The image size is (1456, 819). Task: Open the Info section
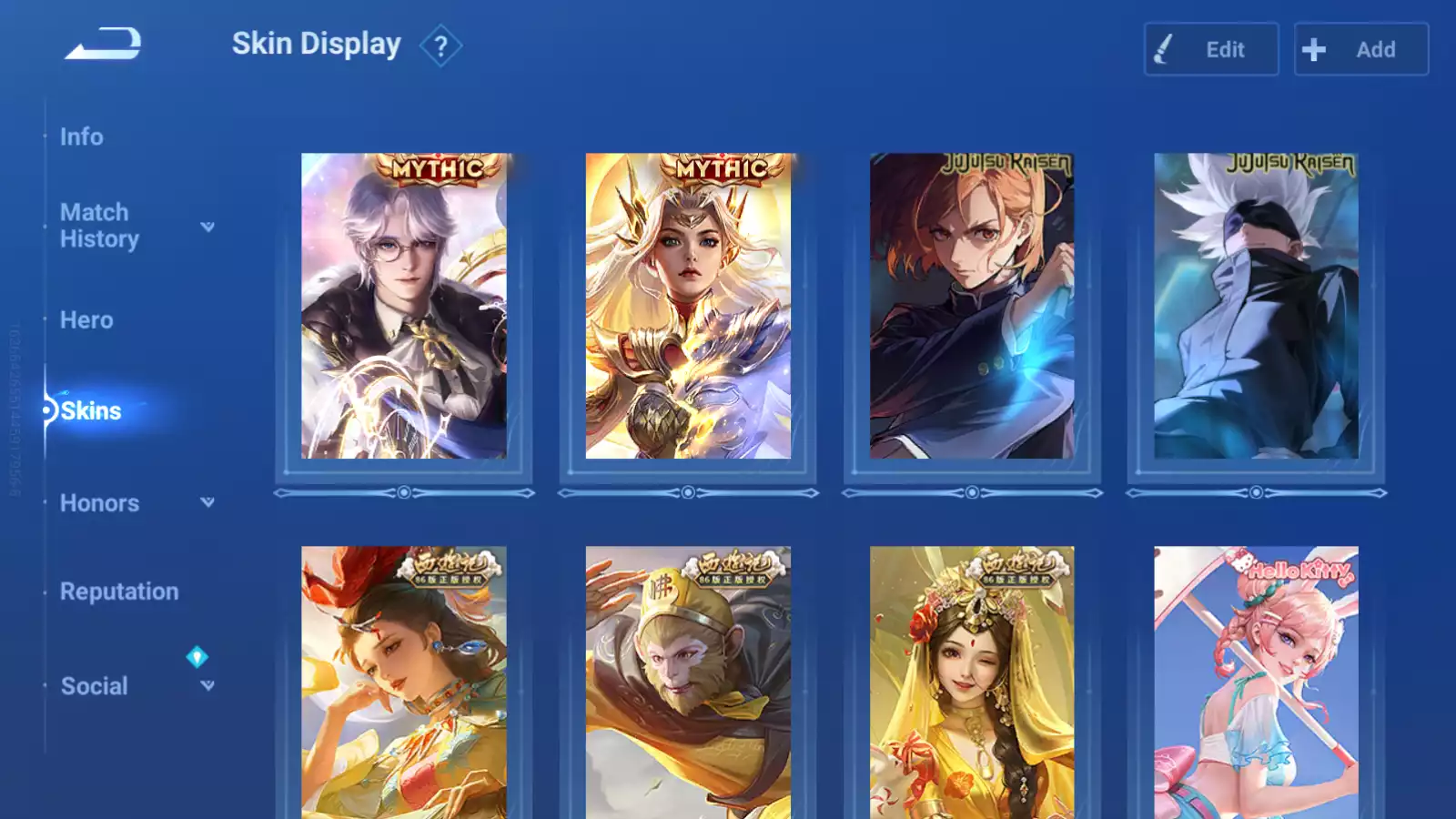81,136
